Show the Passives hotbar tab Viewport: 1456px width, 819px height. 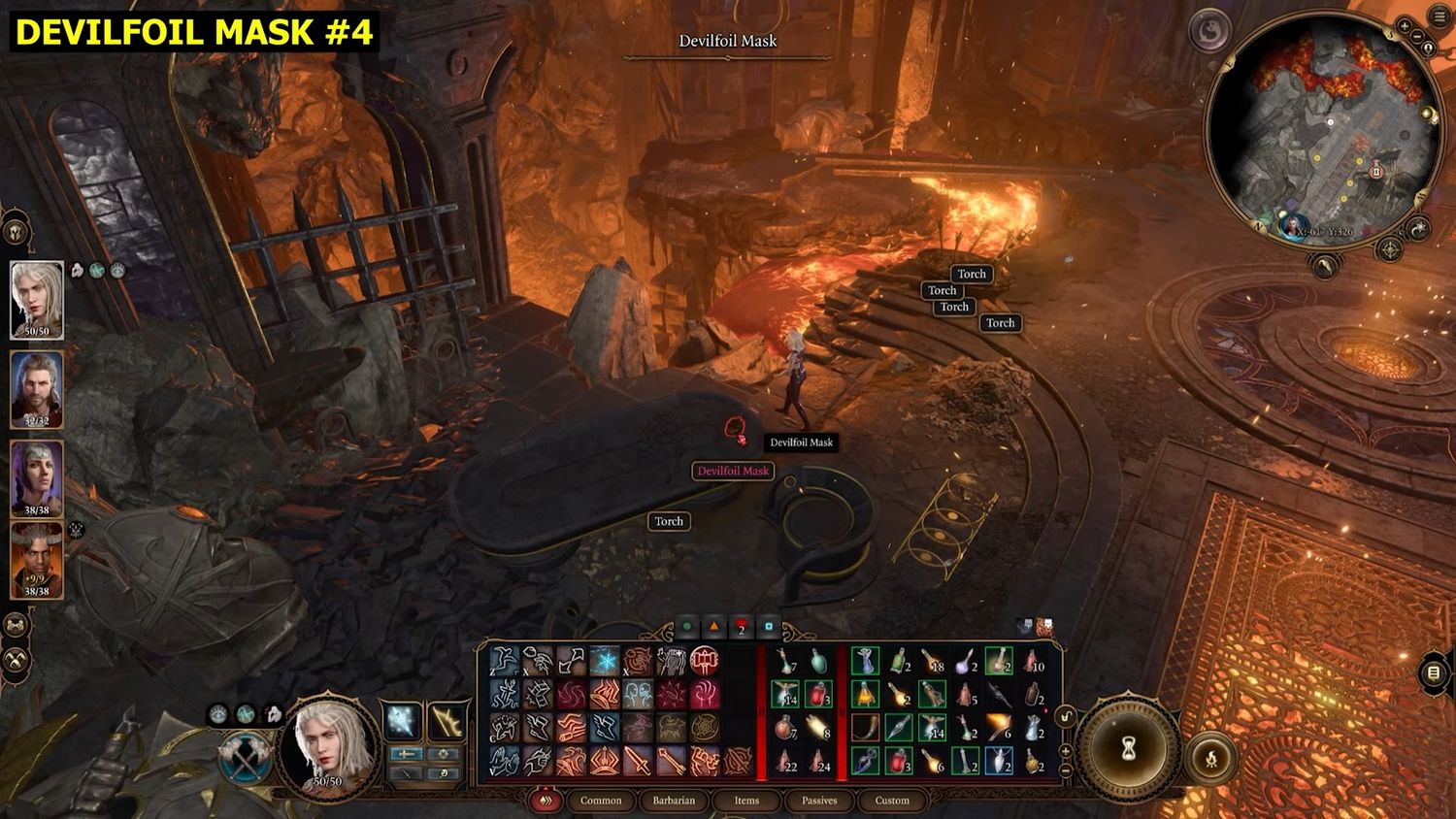click(819, 801)
